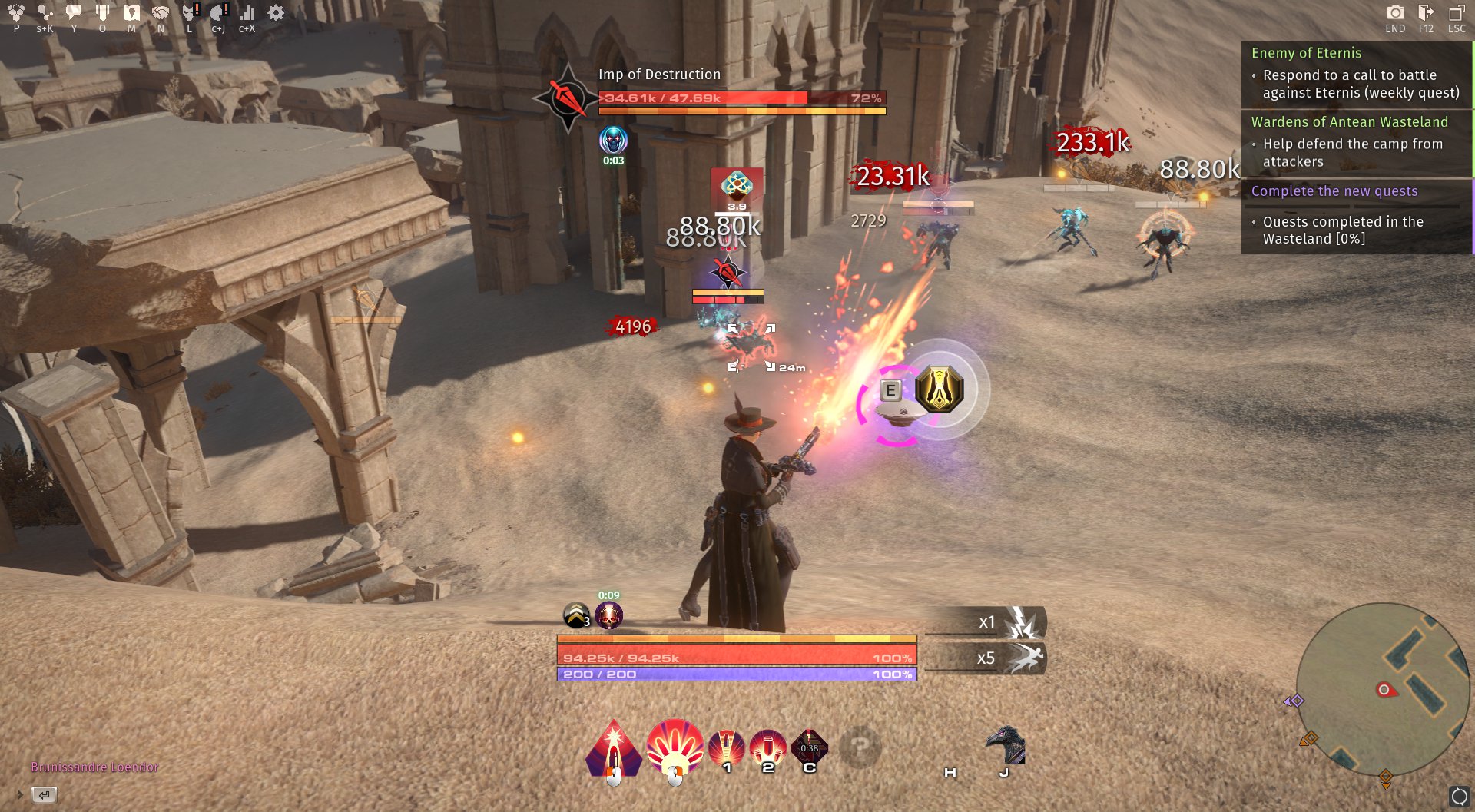Open the ESC system menu button
1475x812 pixels.
(x=1454, y=12)
